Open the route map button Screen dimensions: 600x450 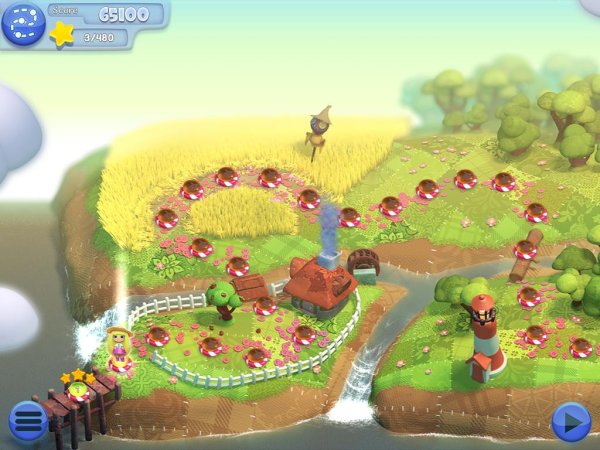click(x=23, y=23)
